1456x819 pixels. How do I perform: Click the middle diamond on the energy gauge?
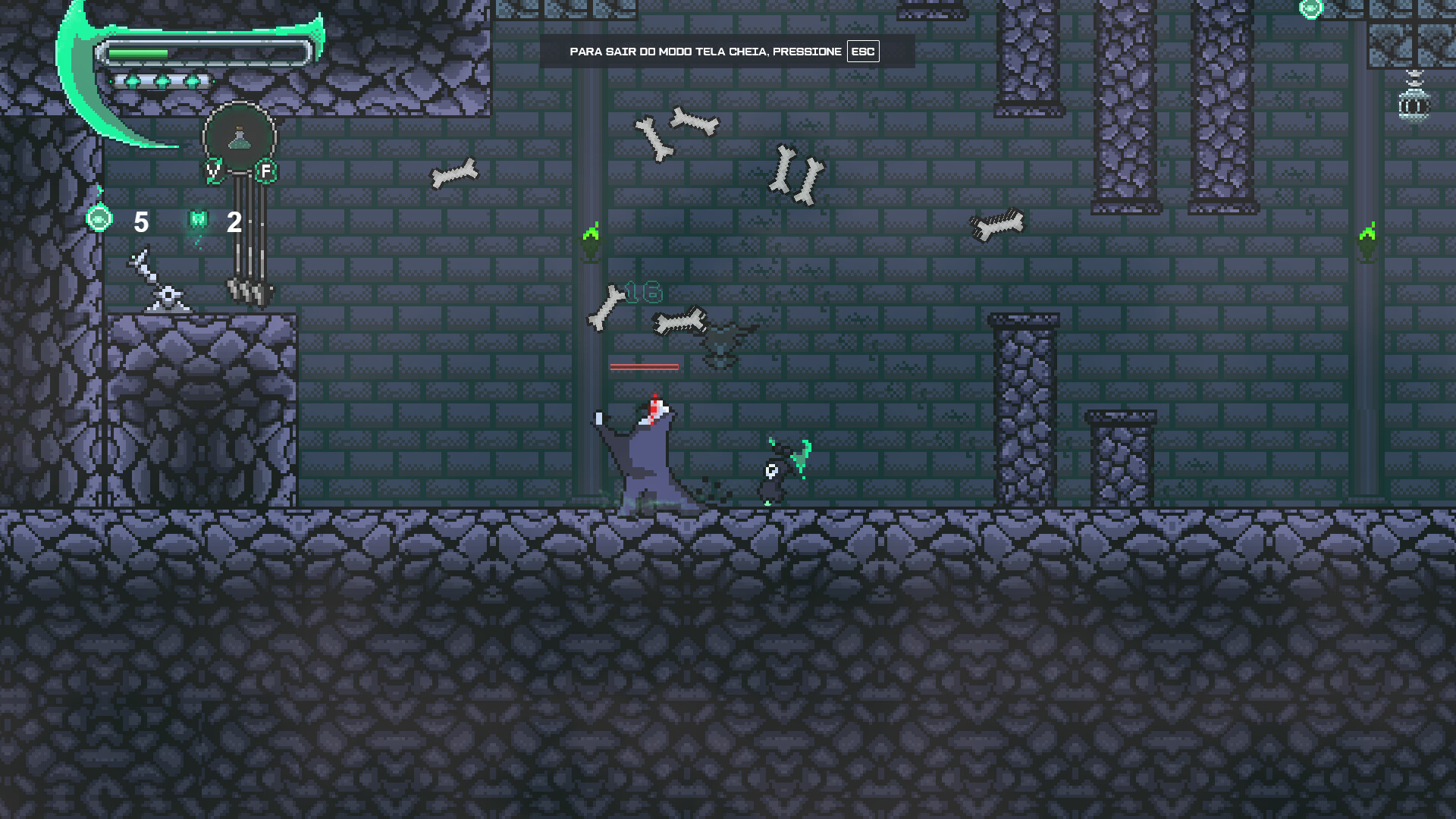click(x=163, y=80)
